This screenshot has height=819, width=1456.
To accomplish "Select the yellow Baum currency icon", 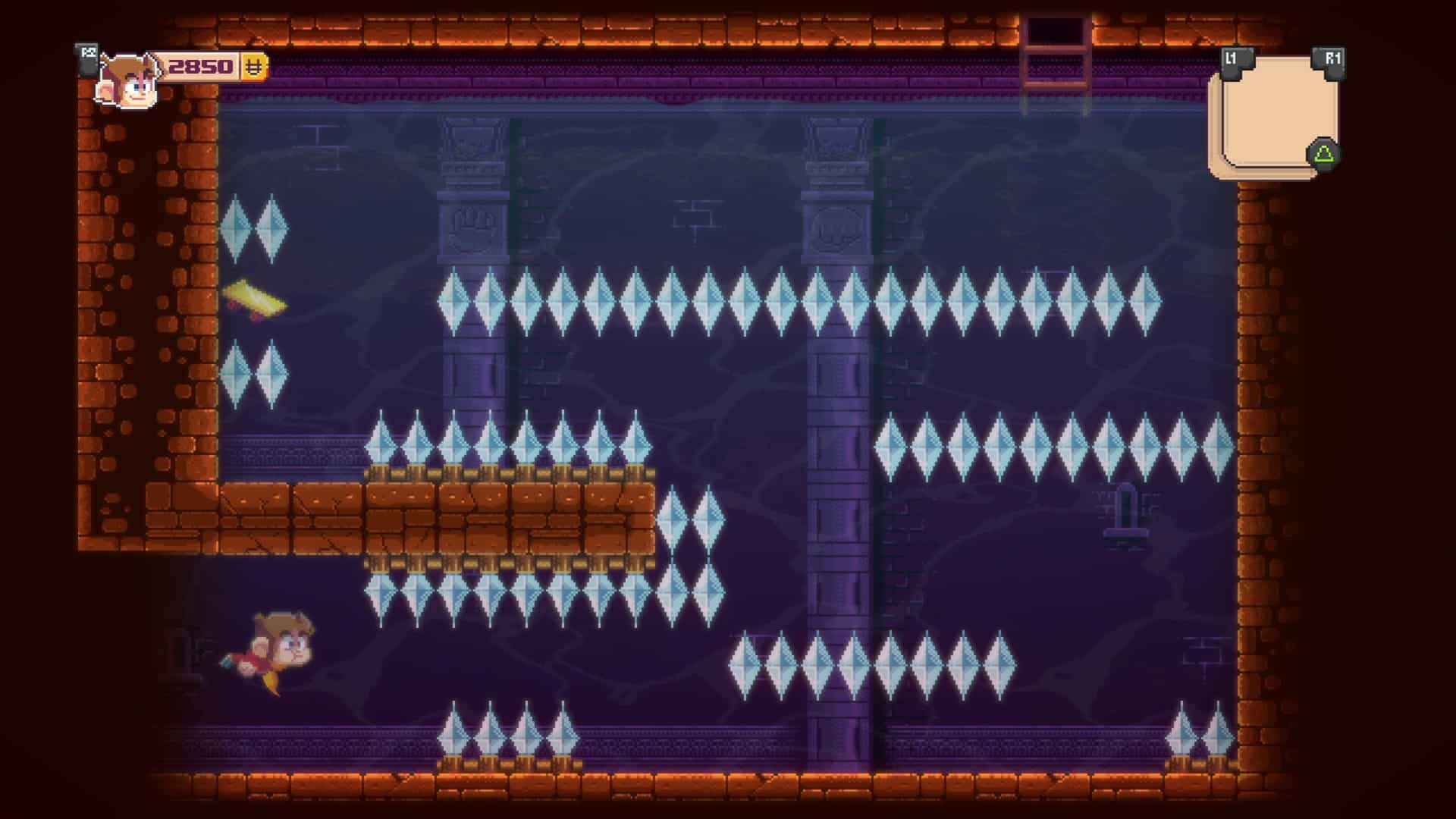I will click(x=253, y=68).
